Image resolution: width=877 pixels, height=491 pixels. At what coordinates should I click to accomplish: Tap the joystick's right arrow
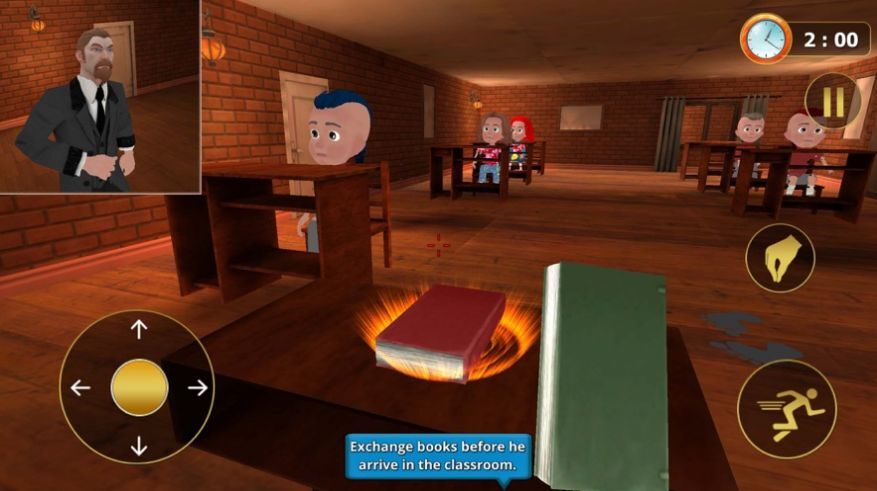click(198, 388)
